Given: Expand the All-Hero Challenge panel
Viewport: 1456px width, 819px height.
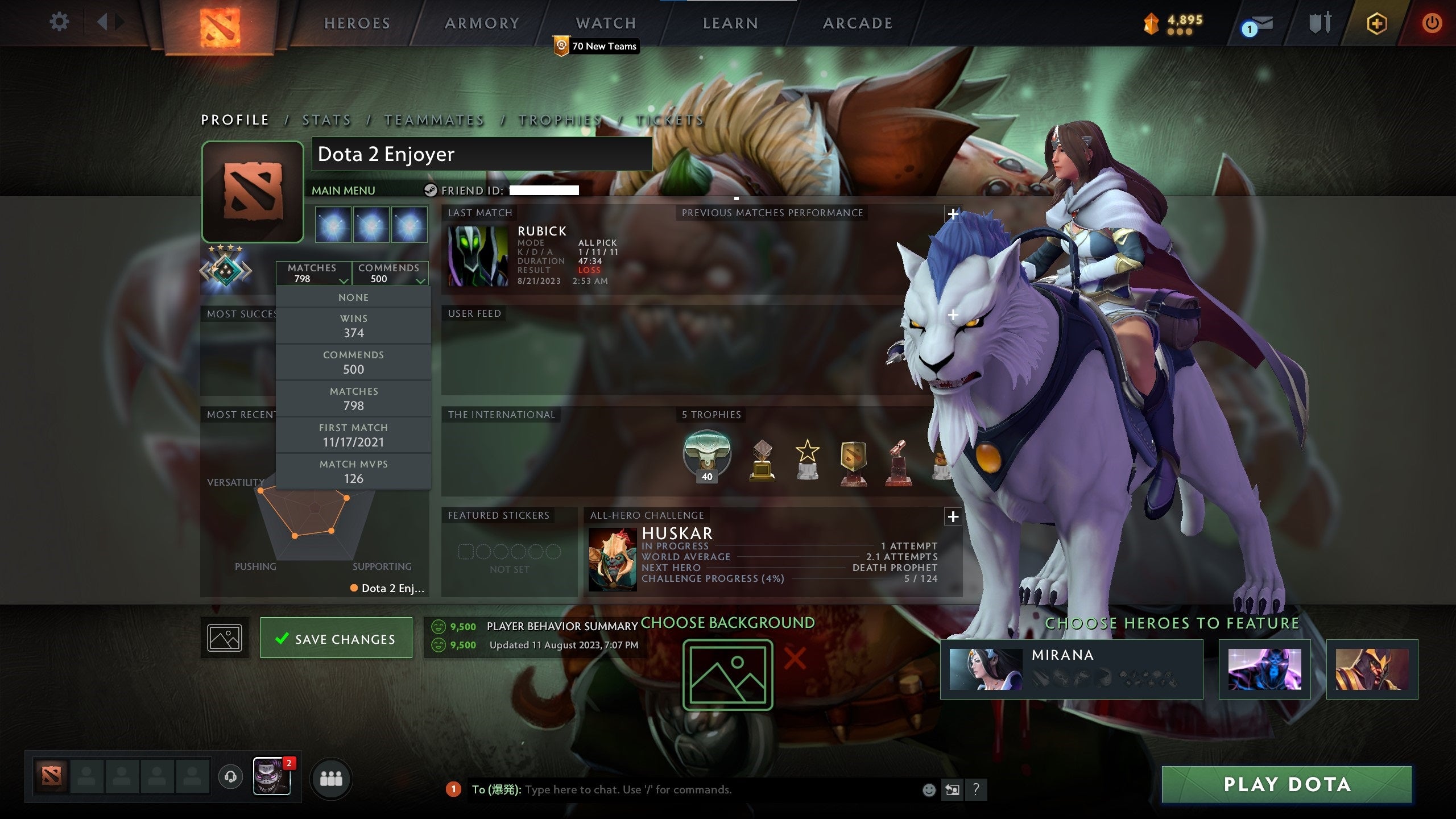Looking at the screenshot, I should (x=953, y=516).
